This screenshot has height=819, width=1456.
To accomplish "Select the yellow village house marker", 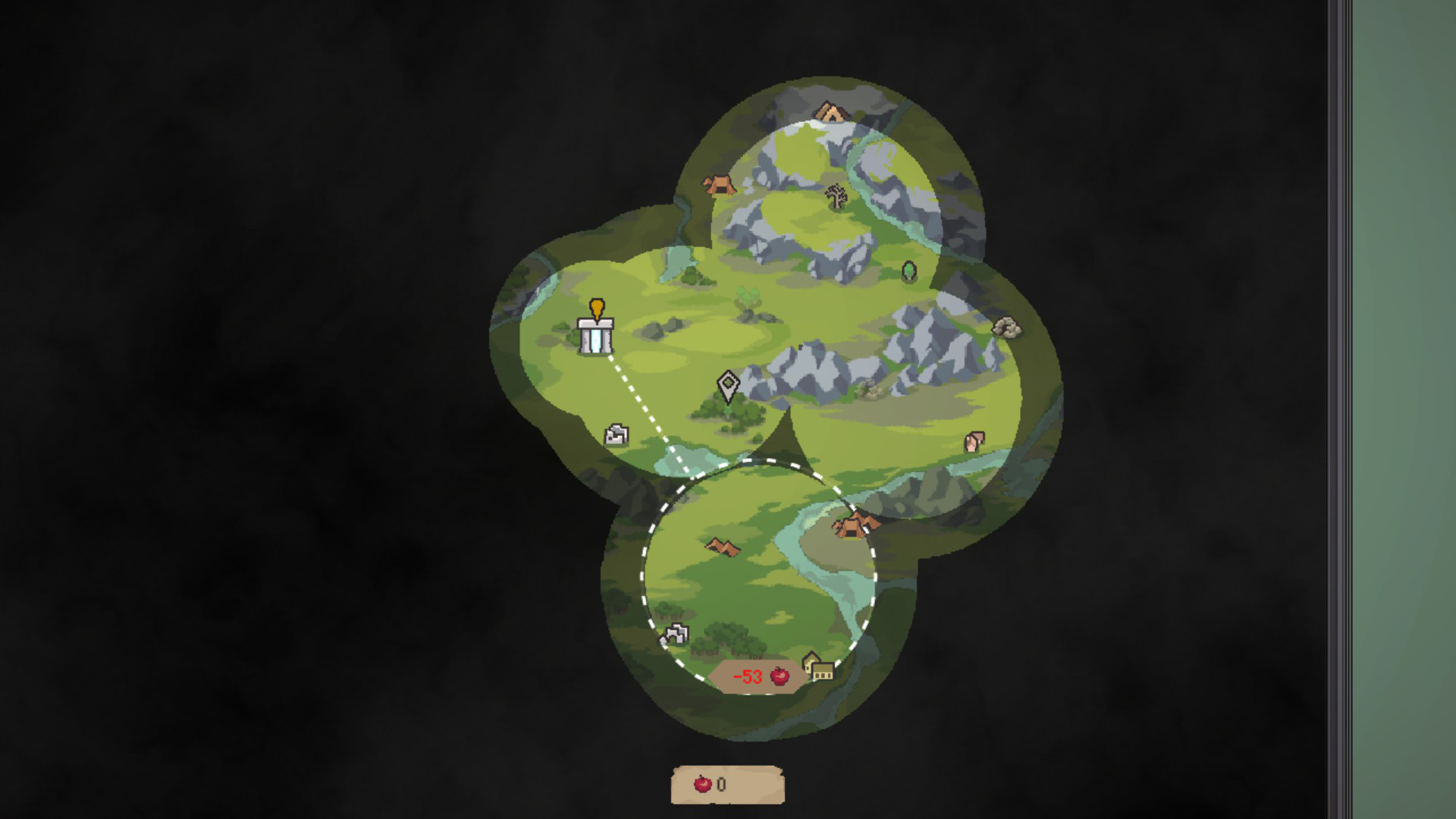I will (x=818, y=667).
